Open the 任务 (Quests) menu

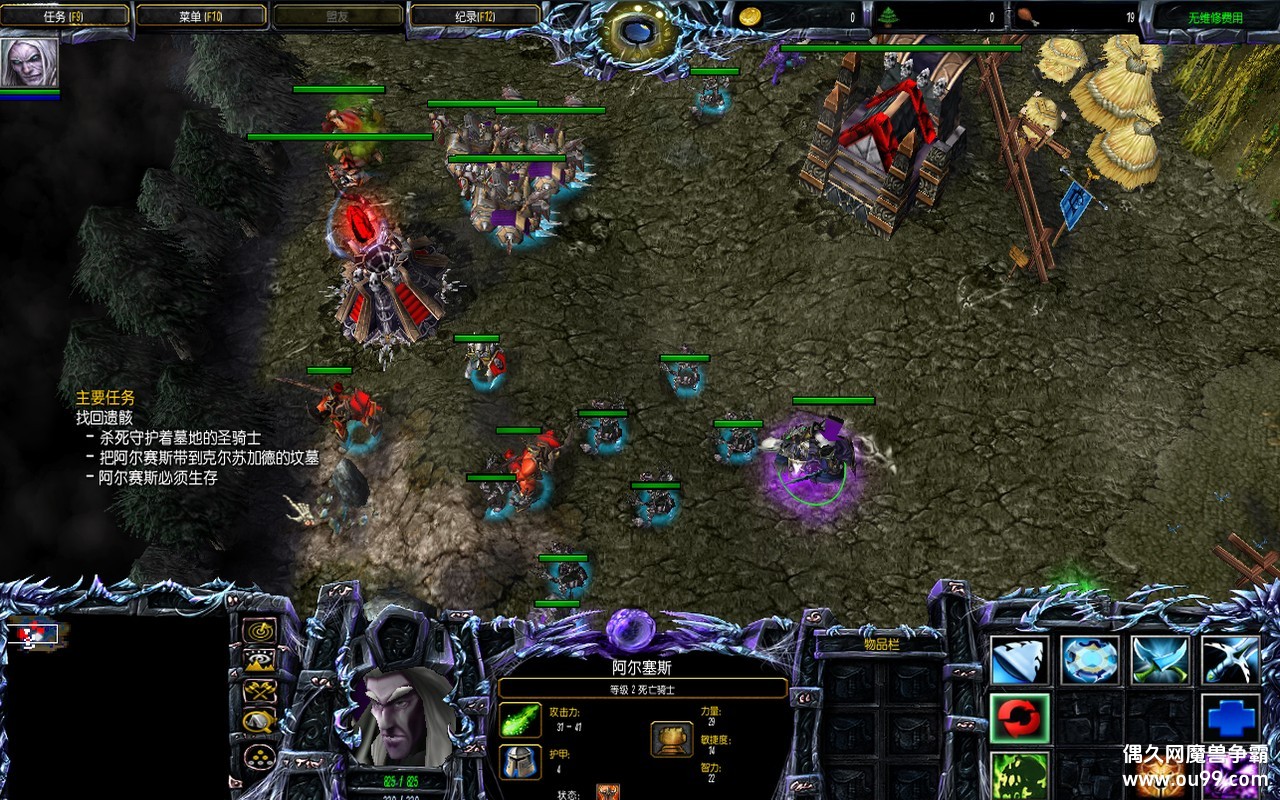tap(66, 16)
